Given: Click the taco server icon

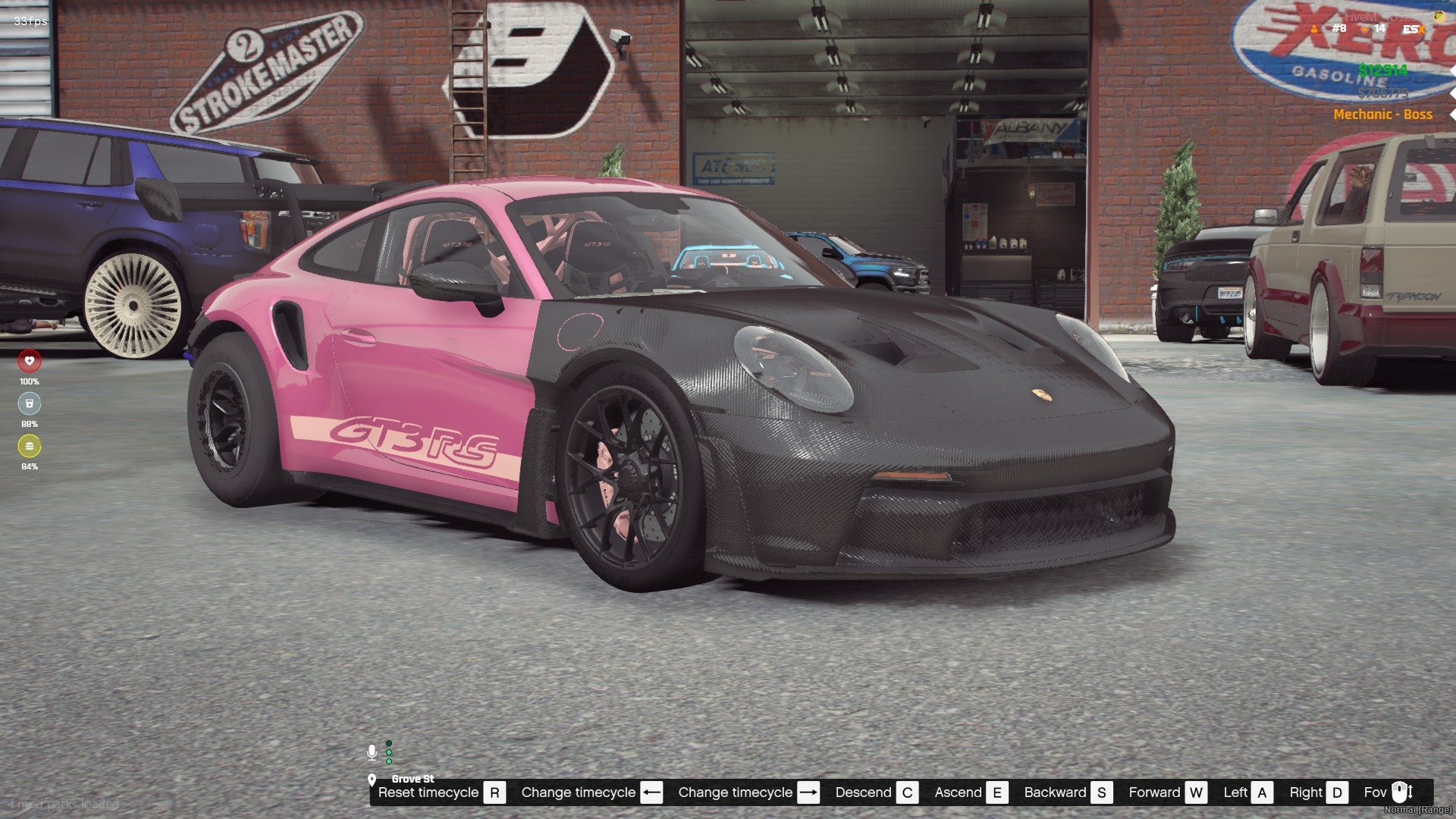Looking at the screenshot, I should (x=1439, y=16).
